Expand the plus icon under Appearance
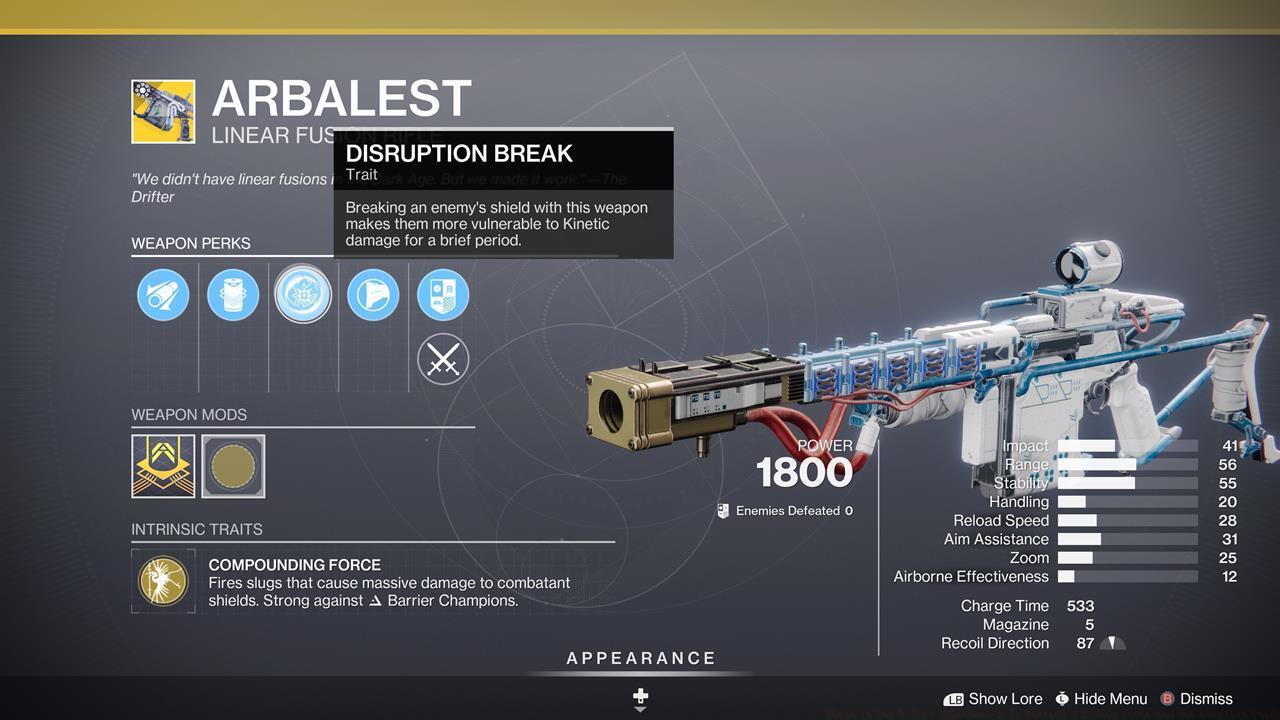 [x=640, y=694]
